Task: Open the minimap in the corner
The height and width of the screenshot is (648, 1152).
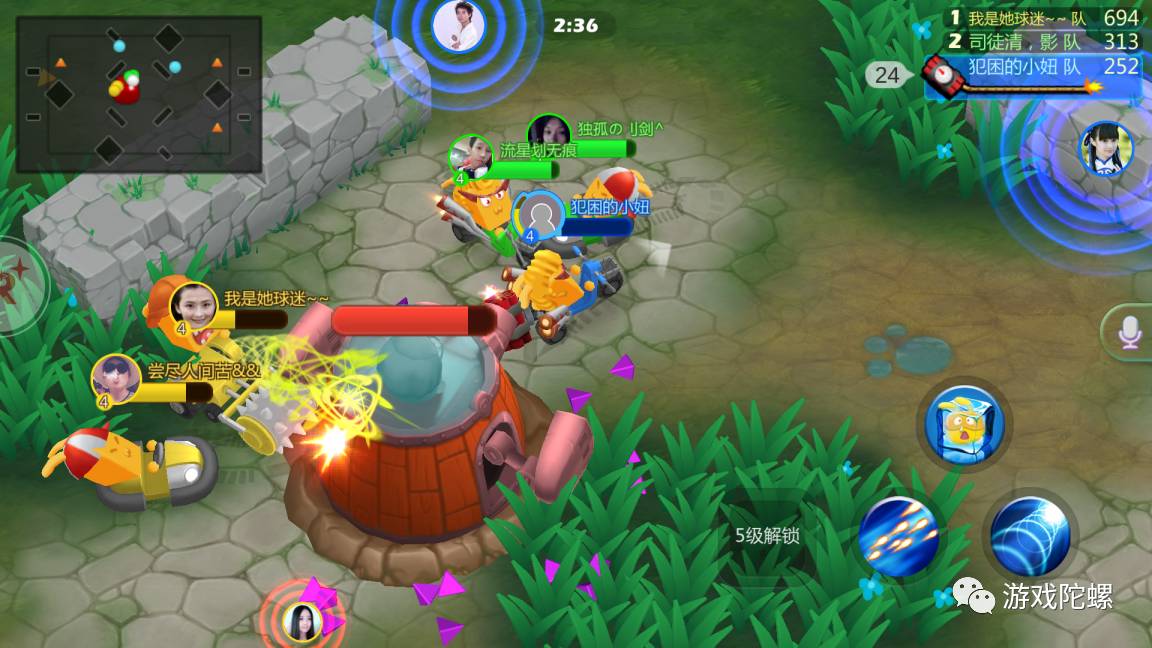Action: pyautogui.click(x=139, y=94)
